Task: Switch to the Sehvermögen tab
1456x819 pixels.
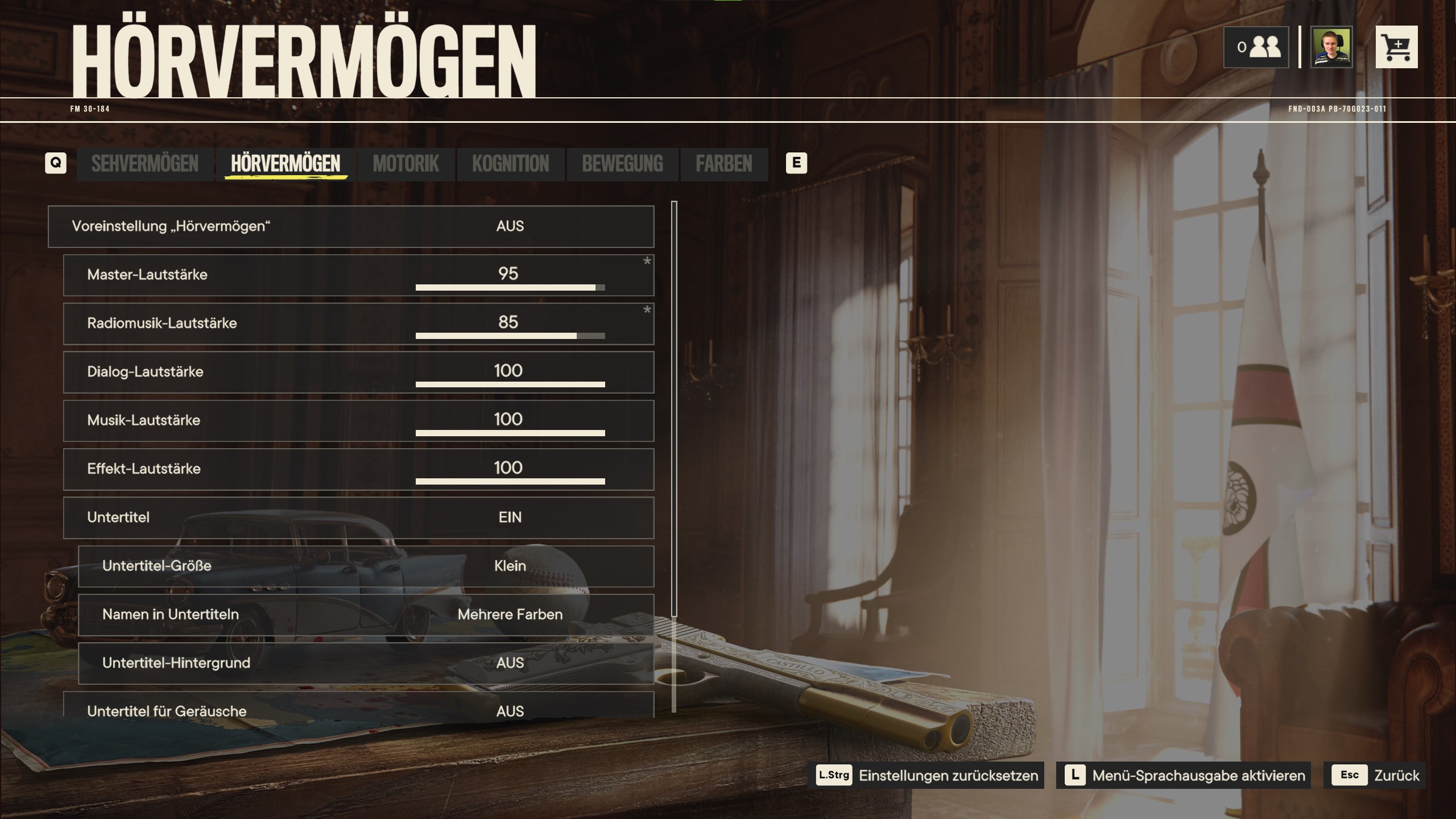Action: pos(144,164)
